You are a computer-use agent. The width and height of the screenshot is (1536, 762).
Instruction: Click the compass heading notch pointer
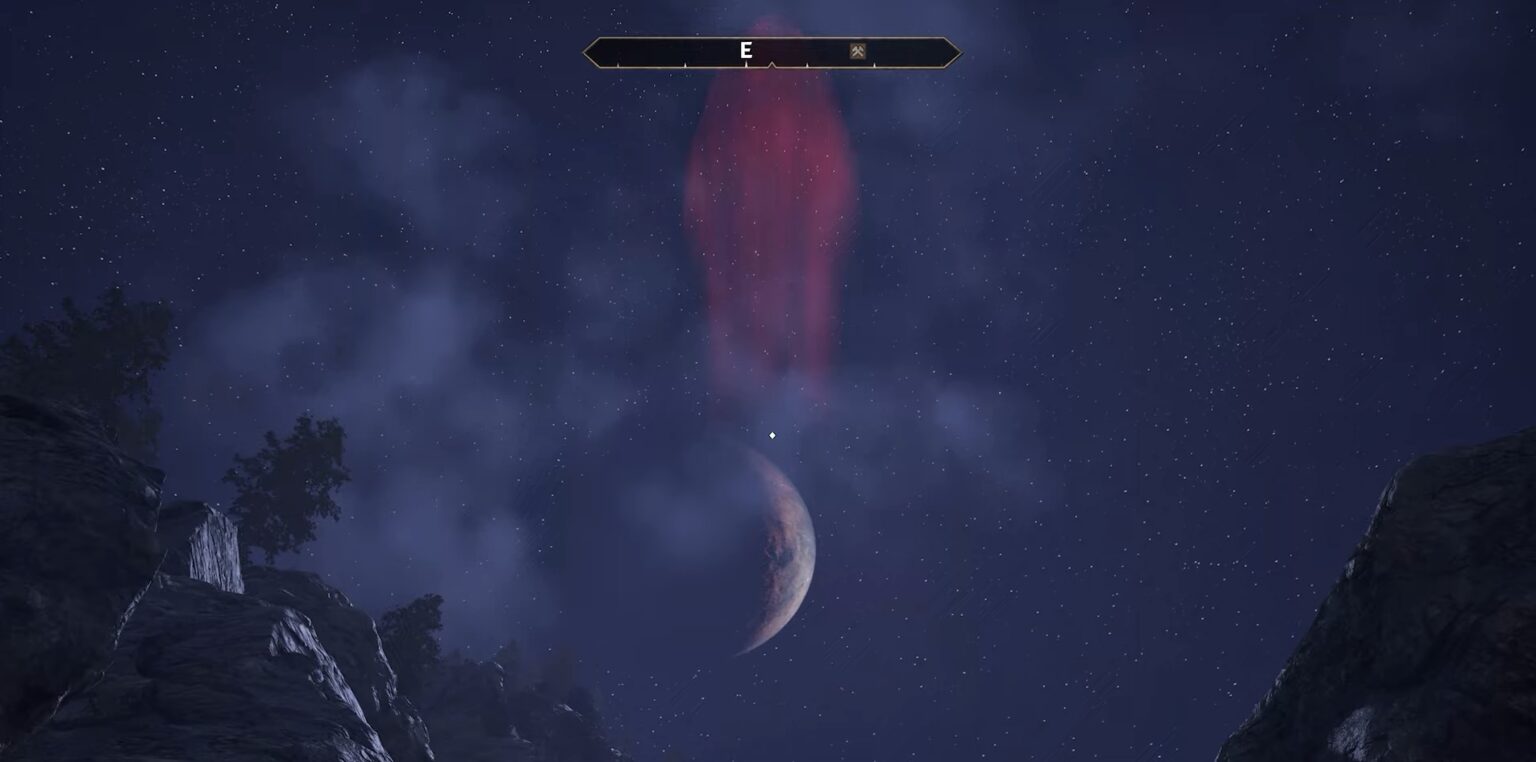[772, 64]
